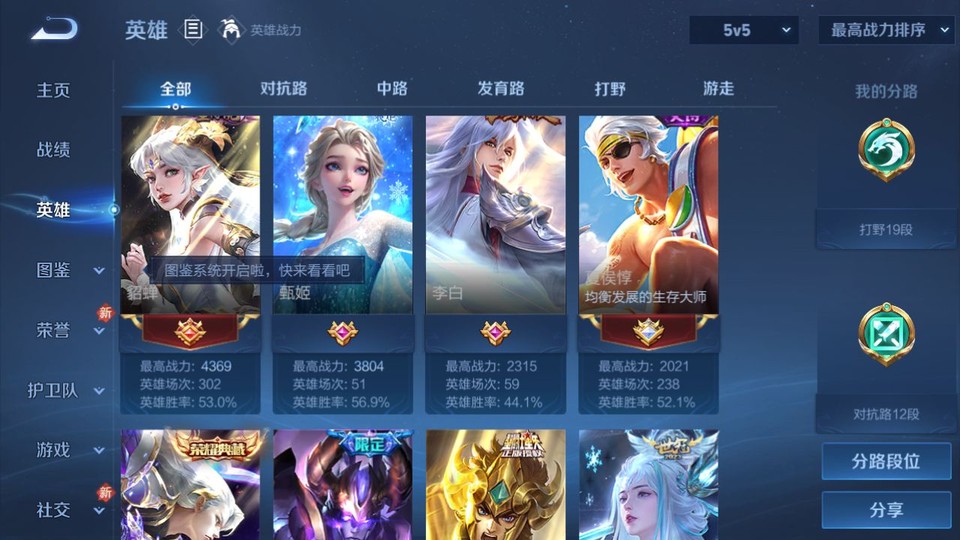
Task: Switch to the 中路 tab
Action: click(392, 88)
